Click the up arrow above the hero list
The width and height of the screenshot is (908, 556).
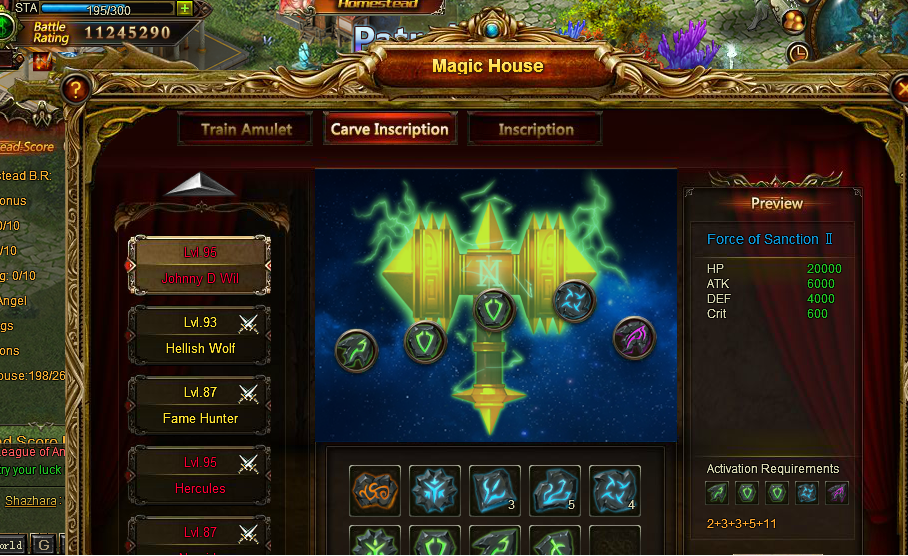[x=200, y=185]
